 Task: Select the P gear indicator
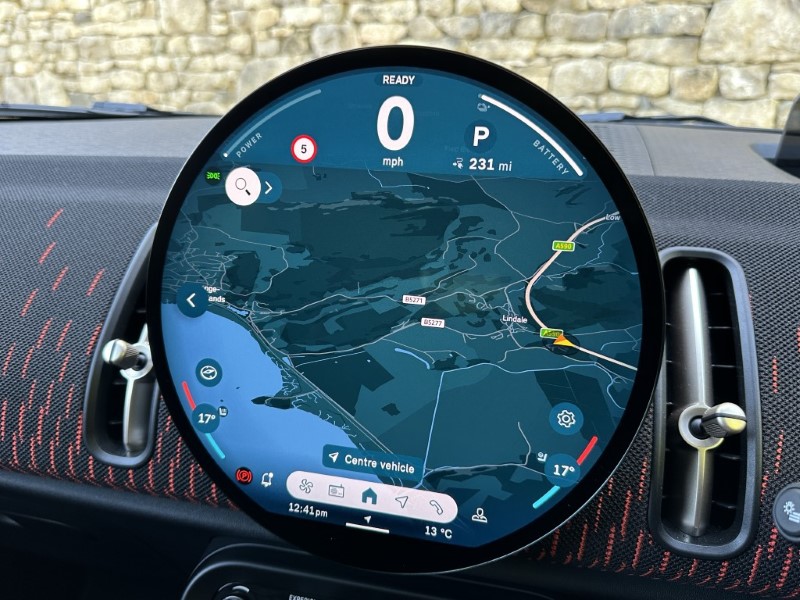(x=481, y=136)
